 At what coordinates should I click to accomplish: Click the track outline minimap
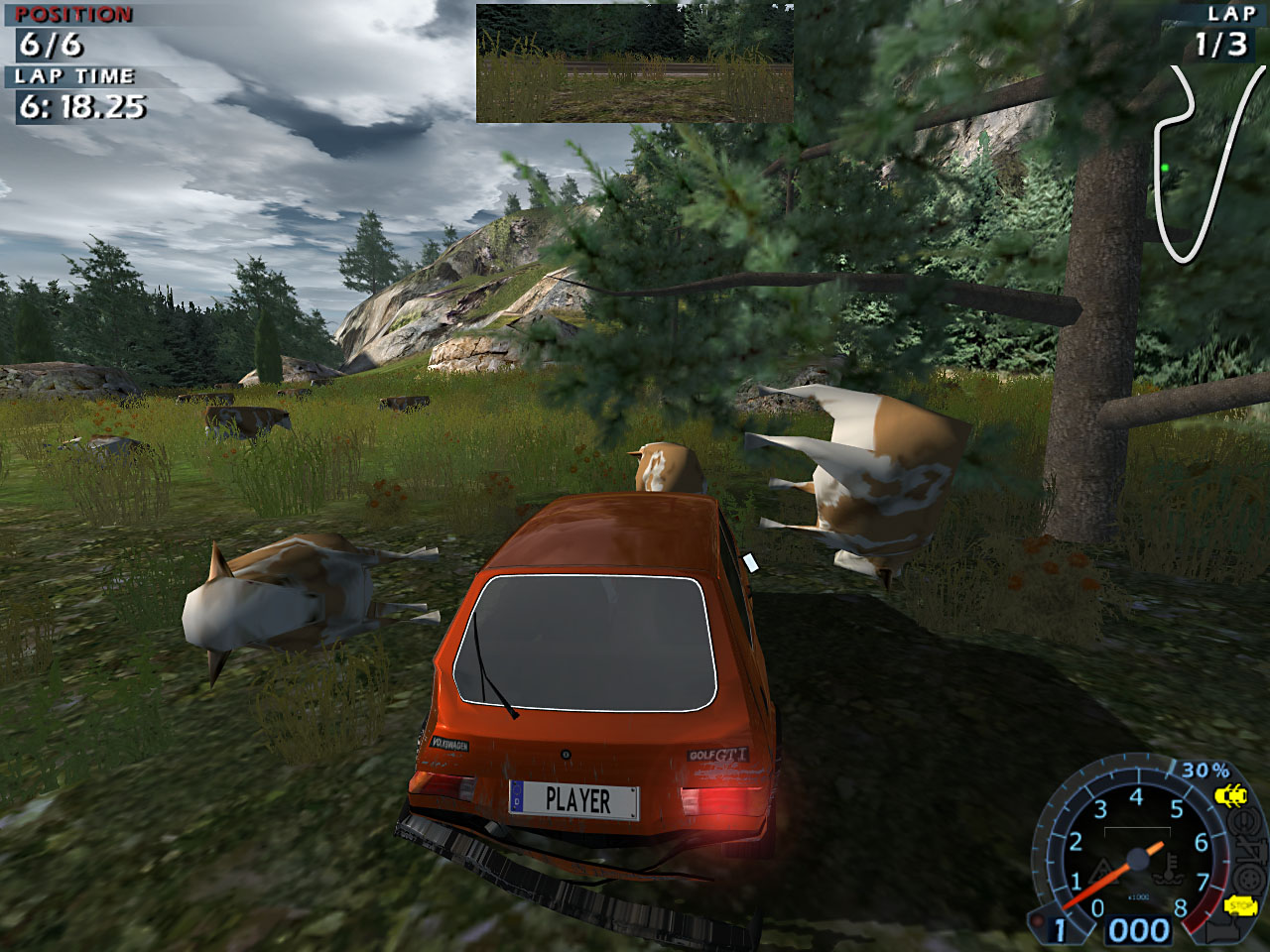pos(1201,164)
